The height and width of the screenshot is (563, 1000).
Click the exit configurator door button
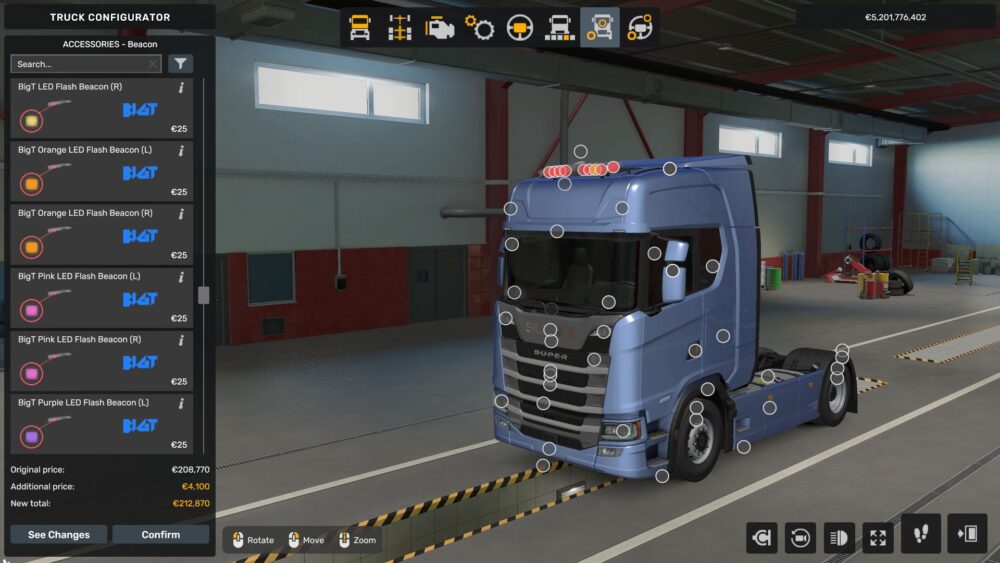point(967,534)
